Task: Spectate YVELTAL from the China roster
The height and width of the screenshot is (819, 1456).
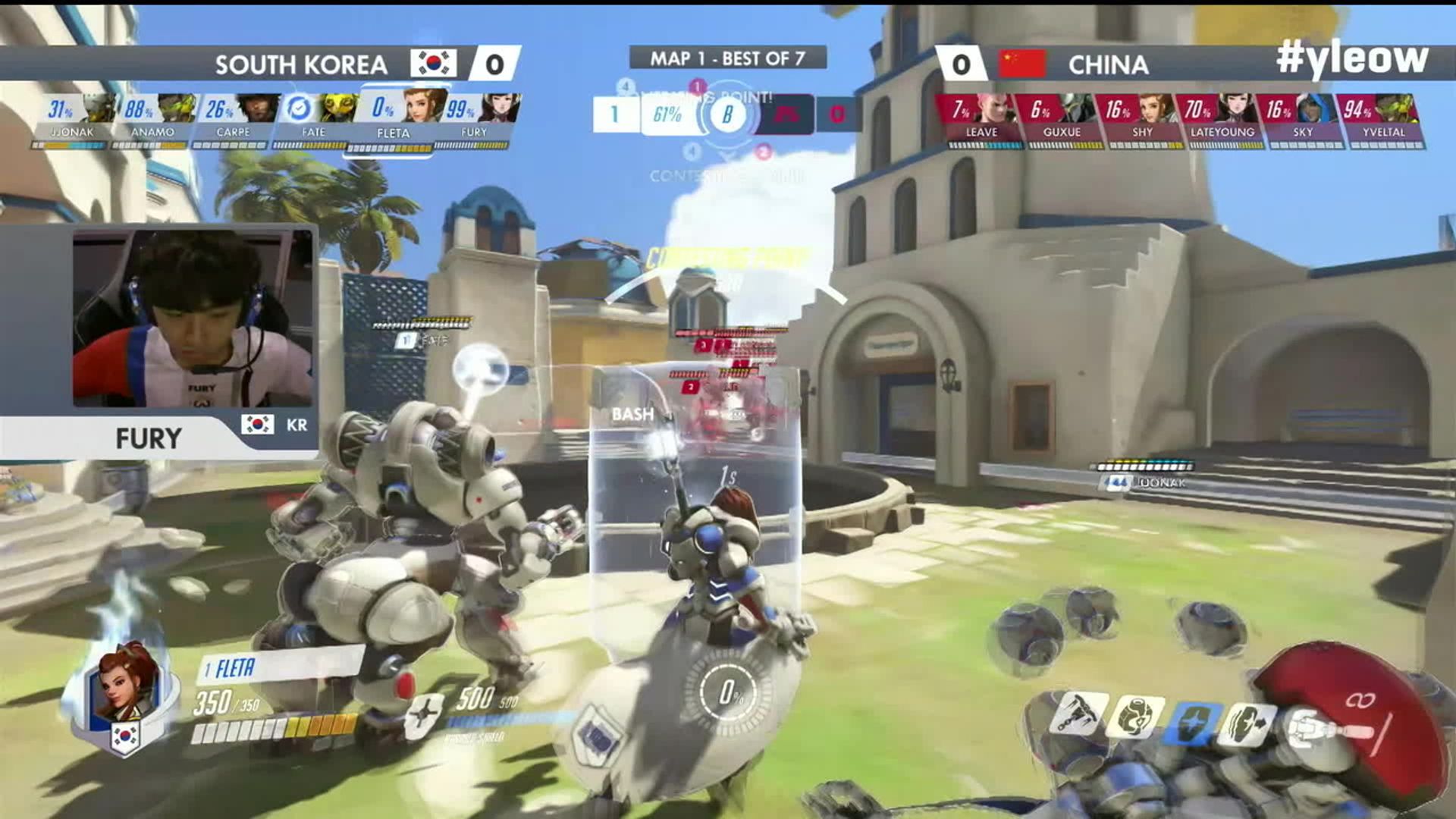Action: (1383, 119)
